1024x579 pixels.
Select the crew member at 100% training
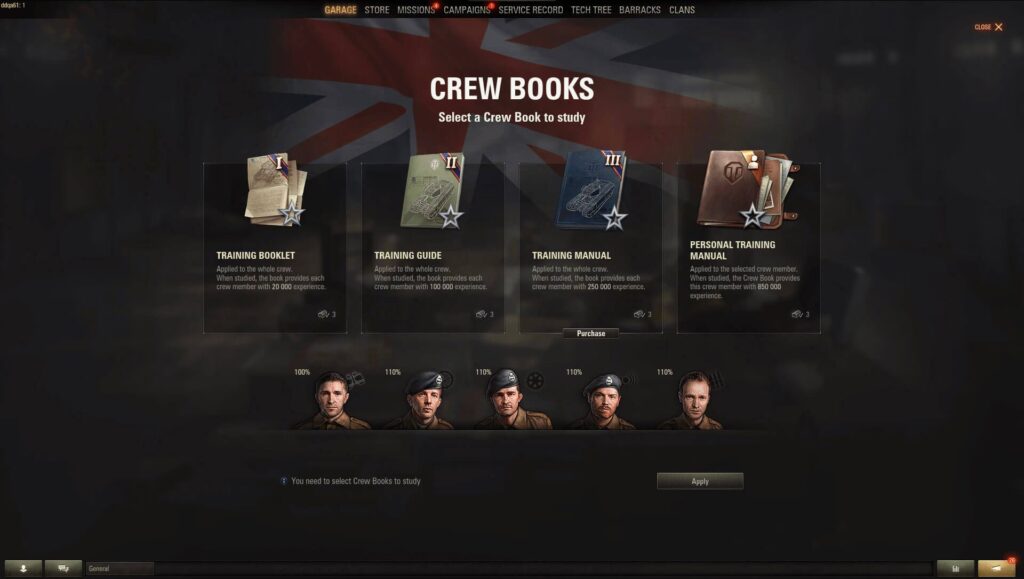pos(330,402)
